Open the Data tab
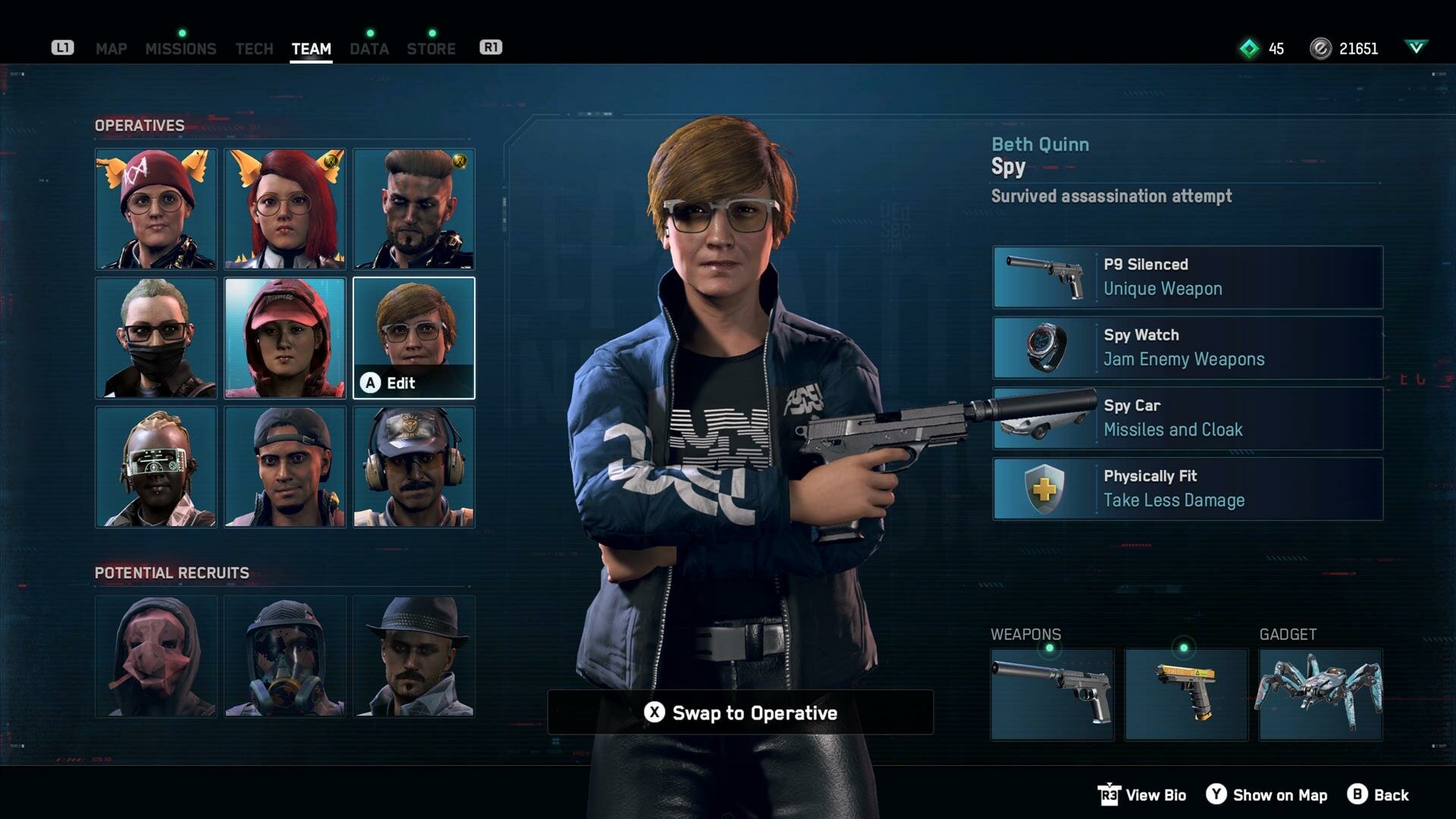Image resolution: width=1456 pixels, height=819 pixels. 369,49
